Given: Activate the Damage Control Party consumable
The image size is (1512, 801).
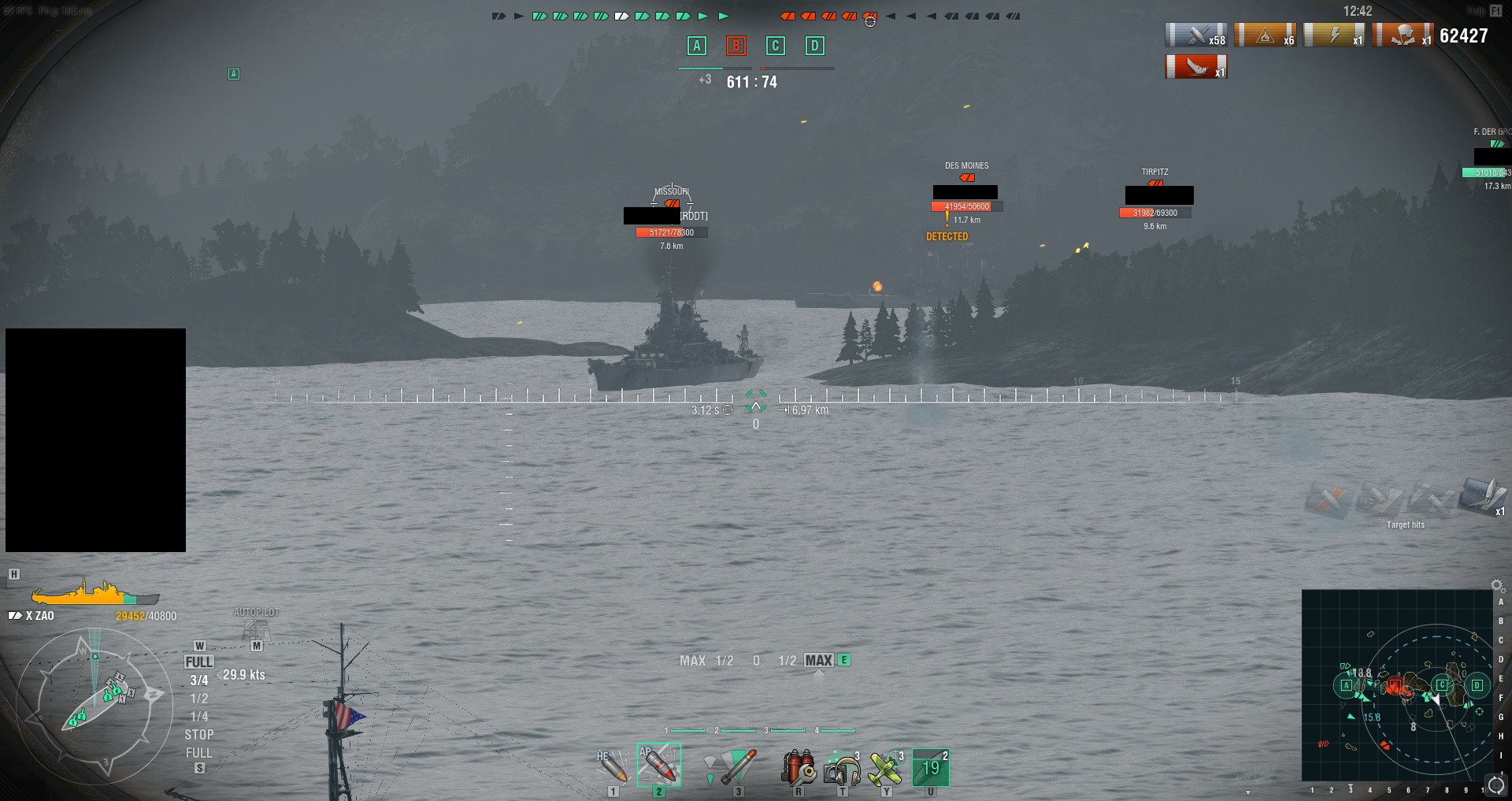Looking at the screenshot, I should coord(799,766).
